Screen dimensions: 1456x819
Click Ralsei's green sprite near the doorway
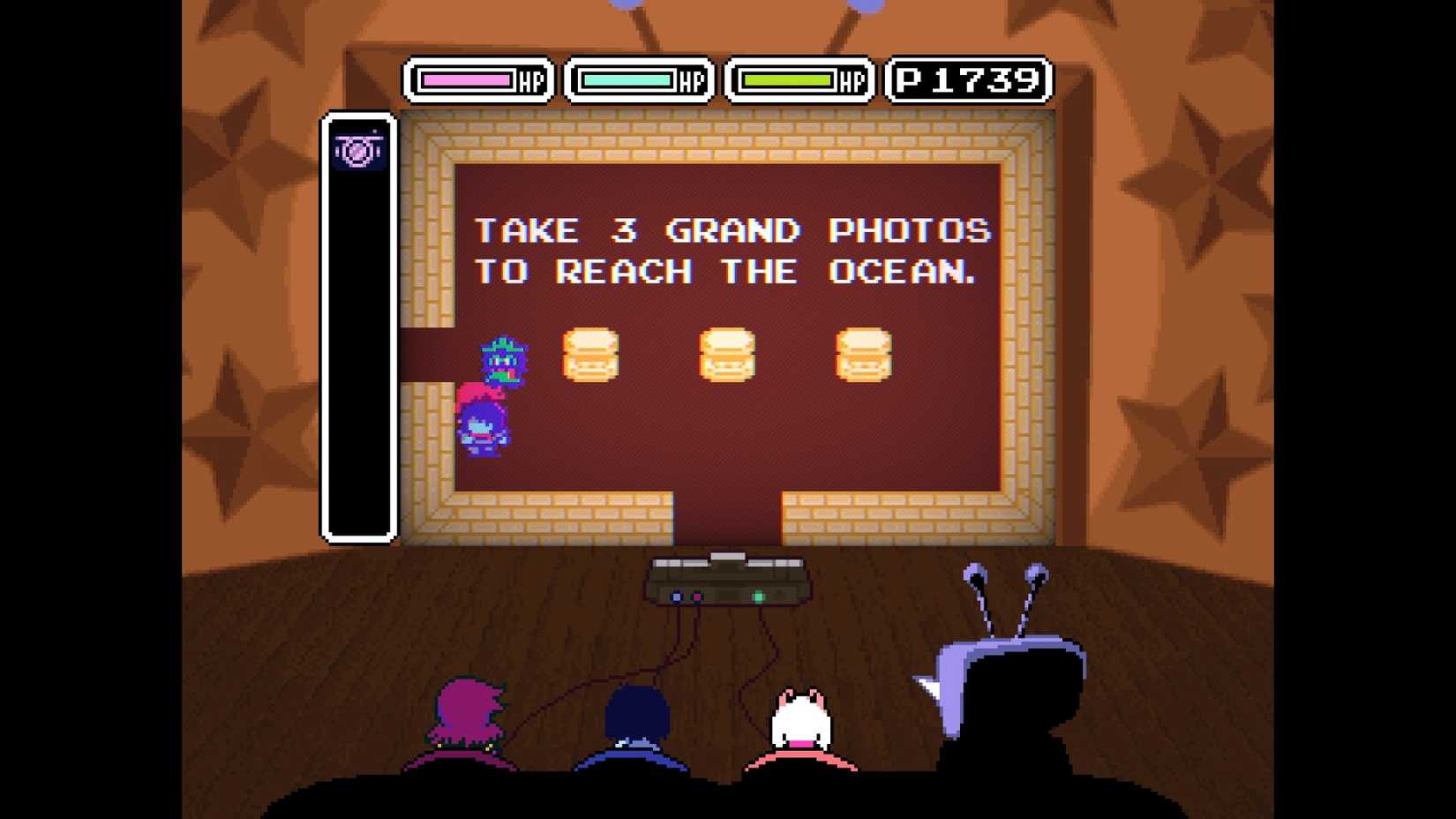point(499,362)
